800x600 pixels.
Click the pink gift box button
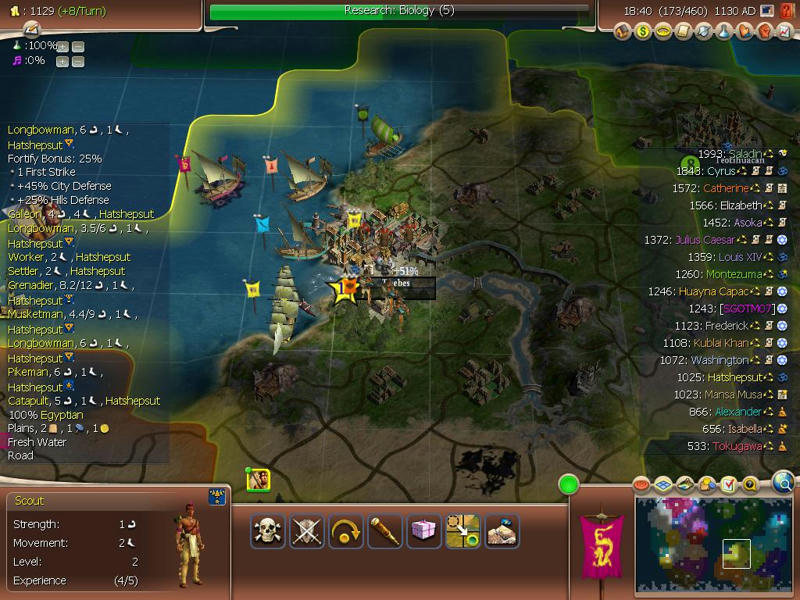click(424, 530)
